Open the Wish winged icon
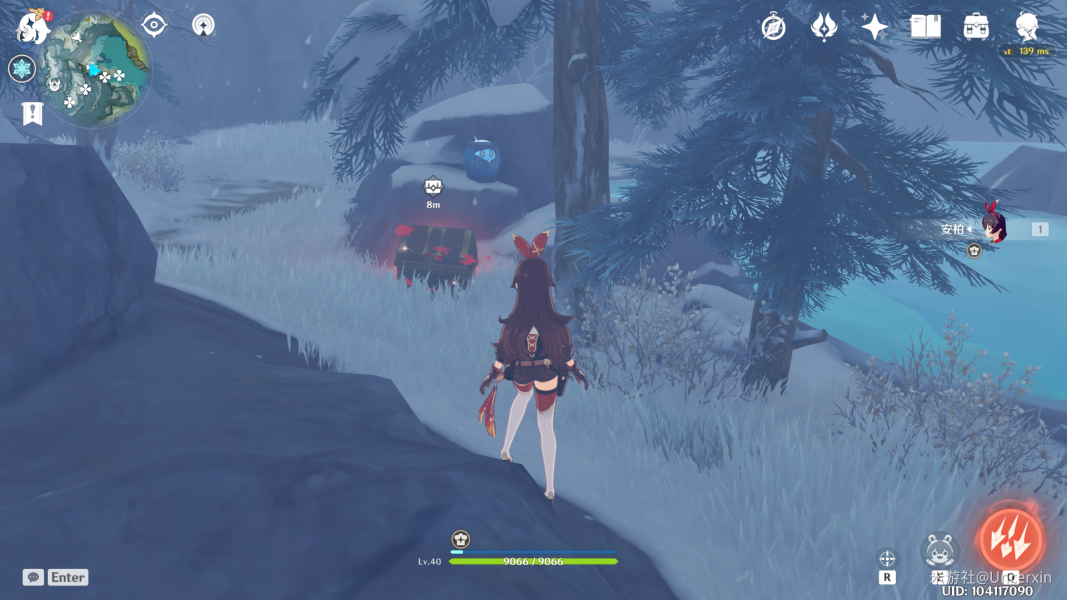Image resolution: width=1067 pixels, height=600 pixels. pos(823,27)
